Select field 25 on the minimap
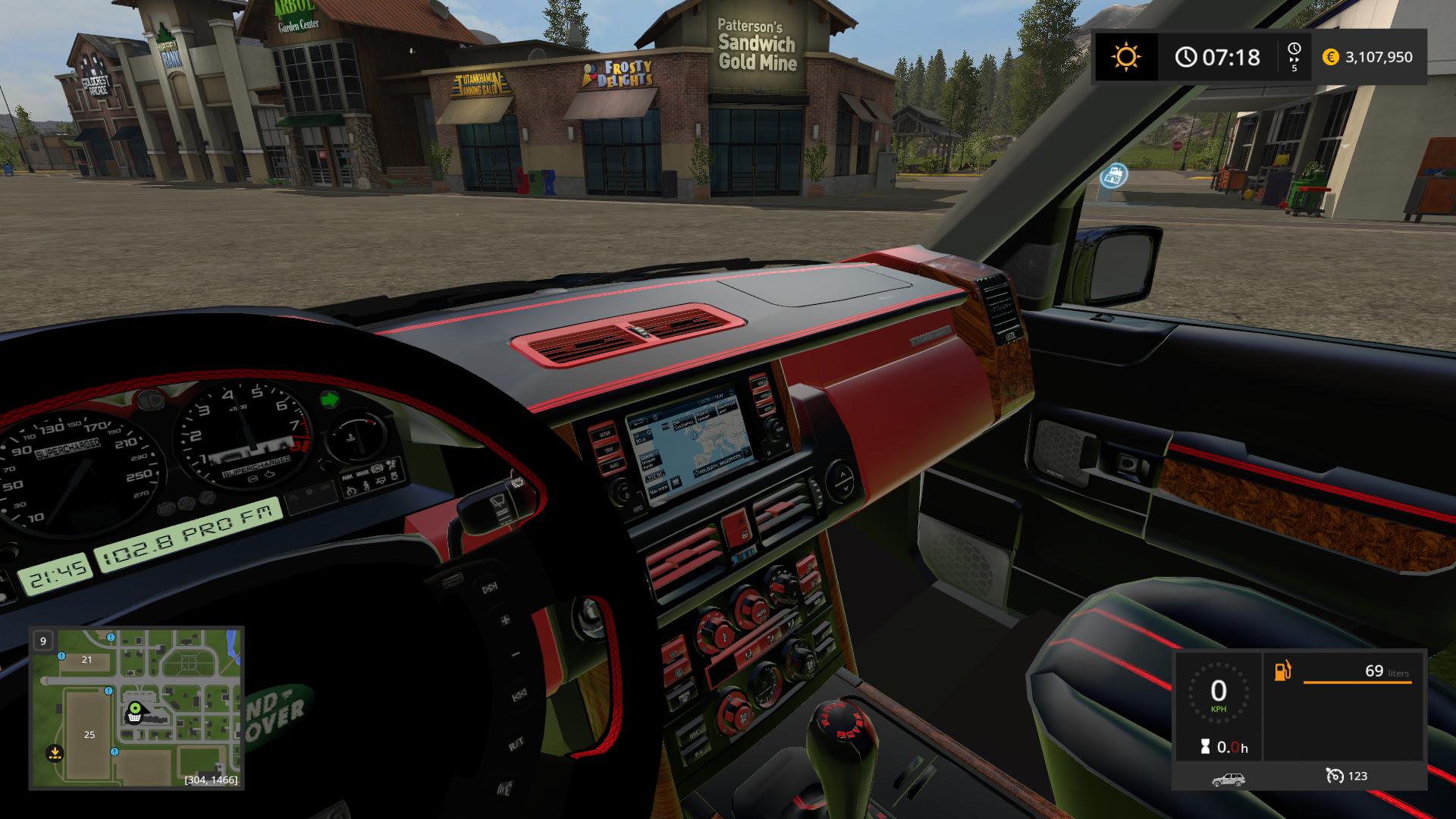Screen dimensions: 1456x819 coord(89,734)
